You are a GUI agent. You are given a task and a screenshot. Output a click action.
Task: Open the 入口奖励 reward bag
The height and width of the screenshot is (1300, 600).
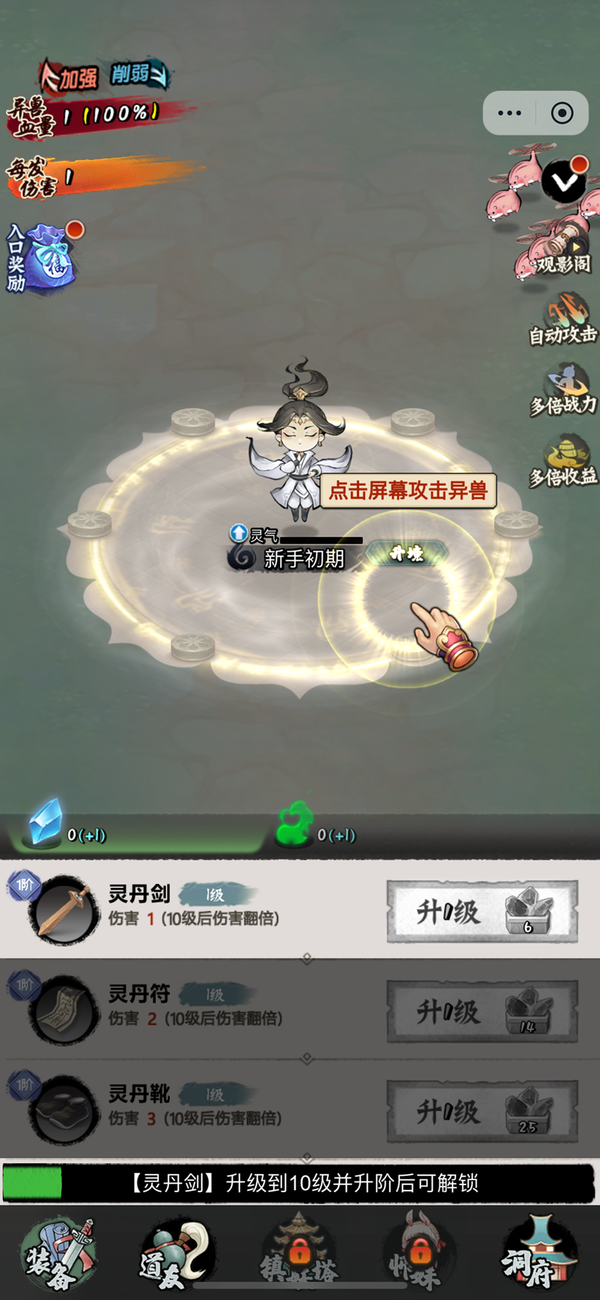[x=48, y=257]
